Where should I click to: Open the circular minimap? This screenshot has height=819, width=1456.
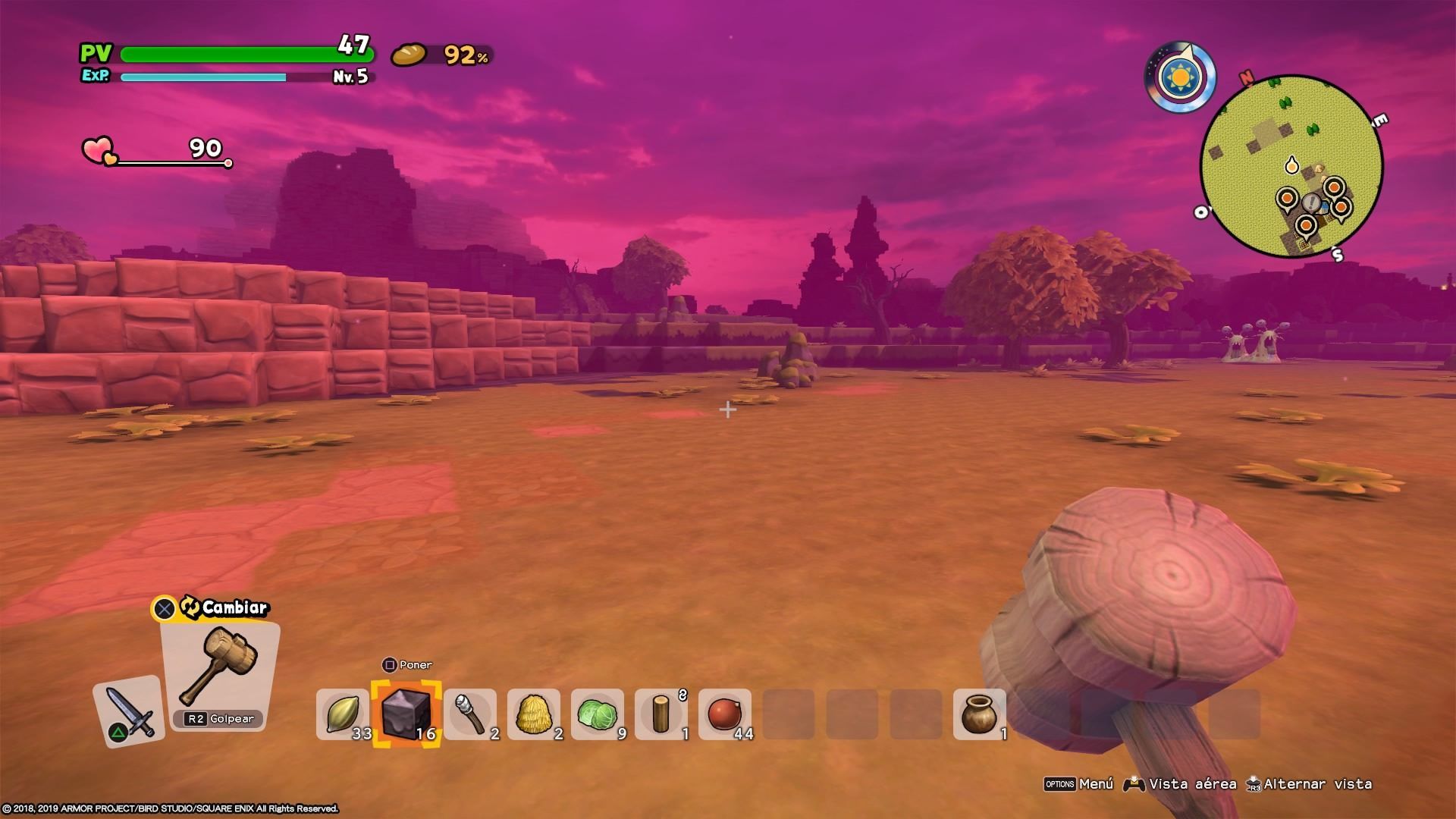1291,167
